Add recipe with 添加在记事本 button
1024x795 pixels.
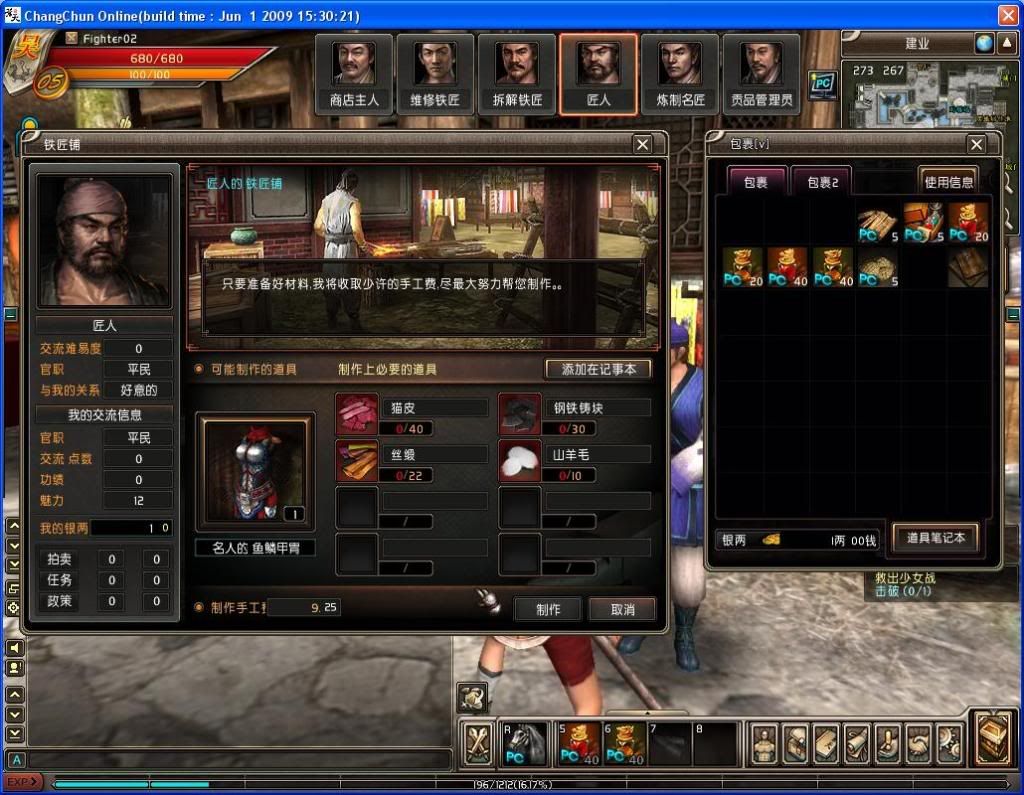(x=598, y=369)
